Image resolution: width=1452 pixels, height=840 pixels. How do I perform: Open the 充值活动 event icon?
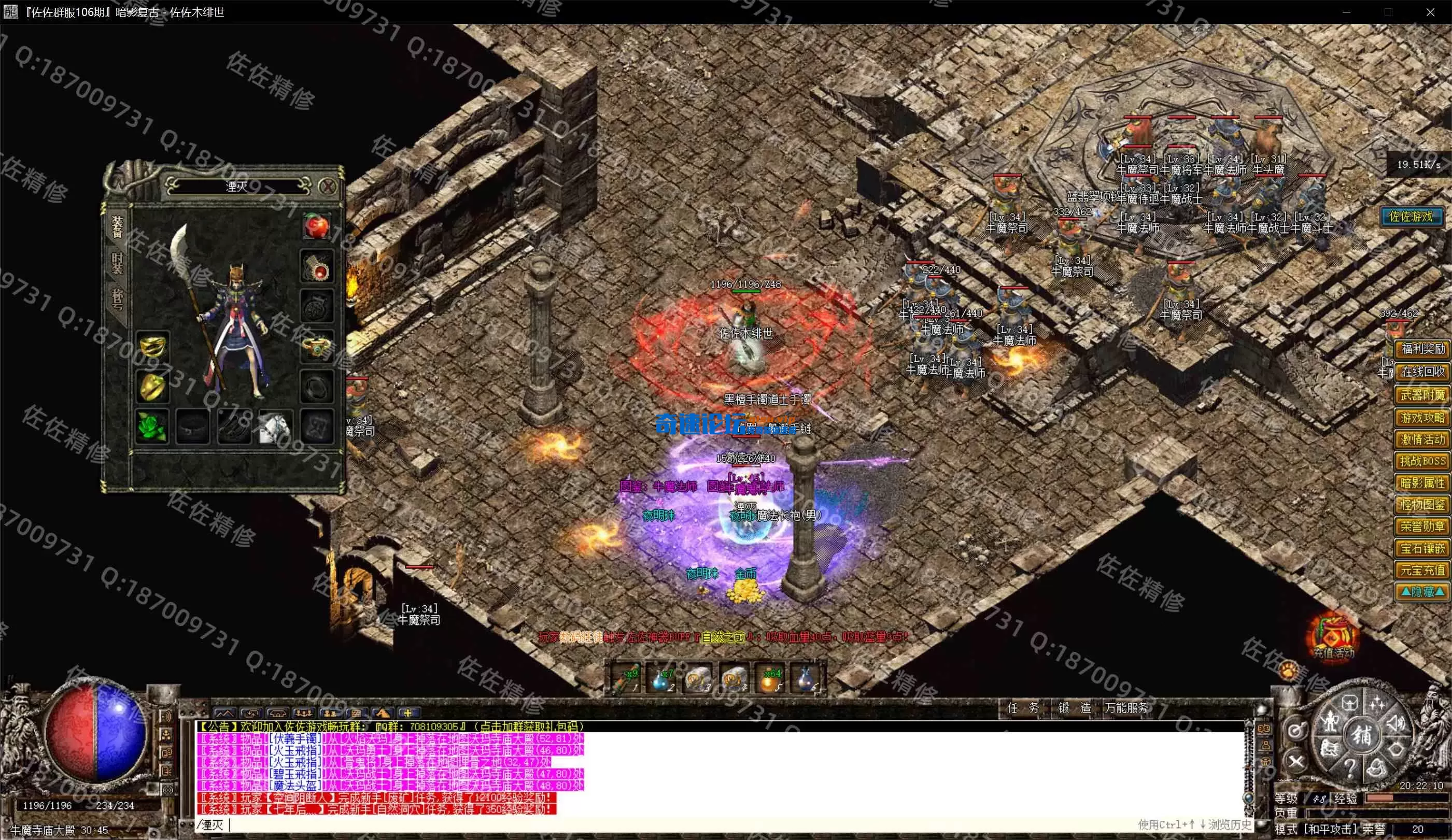(x=1333, y=638)
